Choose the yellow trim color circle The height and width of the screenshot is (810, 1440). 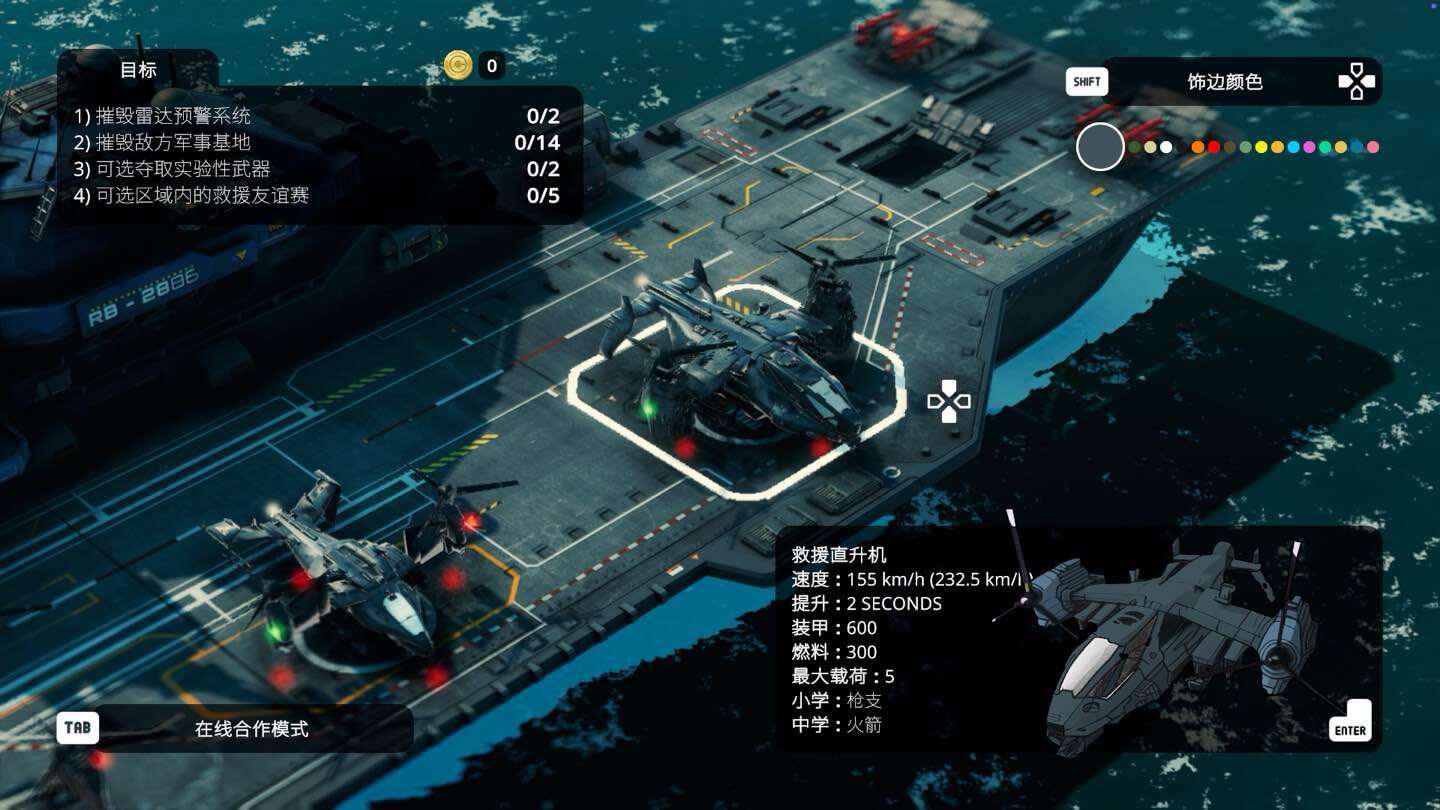[1261, 148]
